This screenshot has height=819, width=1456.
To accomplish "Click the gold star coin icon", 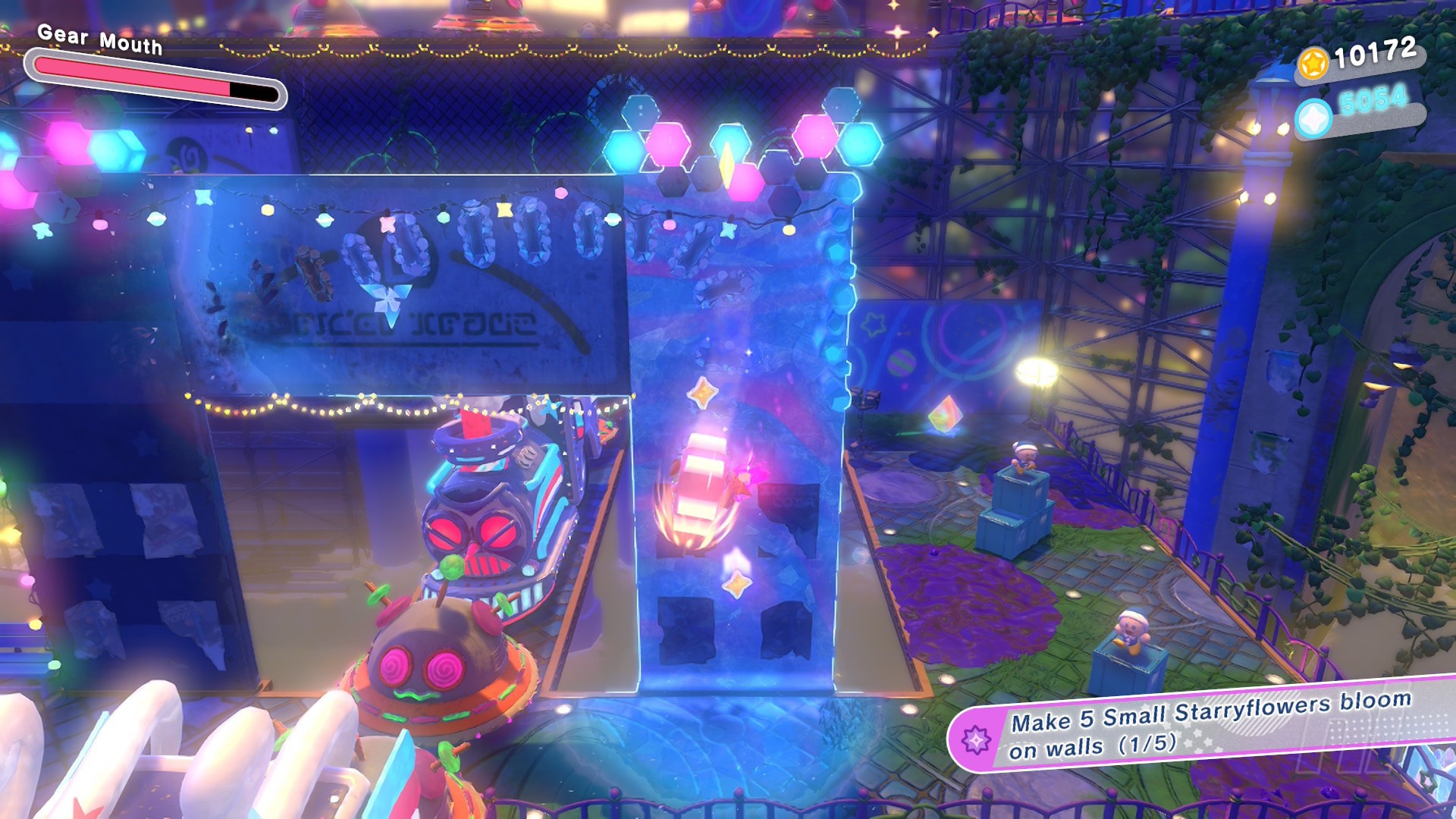I will pyautogui.click(x=1313, y=63).
